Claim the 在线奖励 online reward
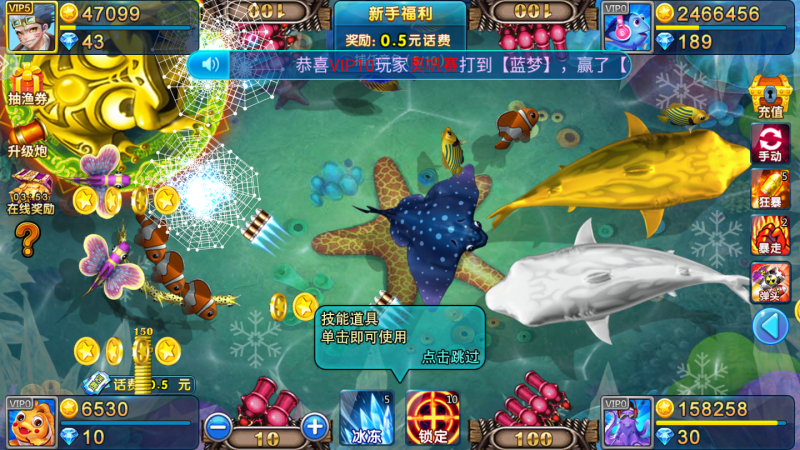Viewport: 800px width, 450px height. point(29,191)
